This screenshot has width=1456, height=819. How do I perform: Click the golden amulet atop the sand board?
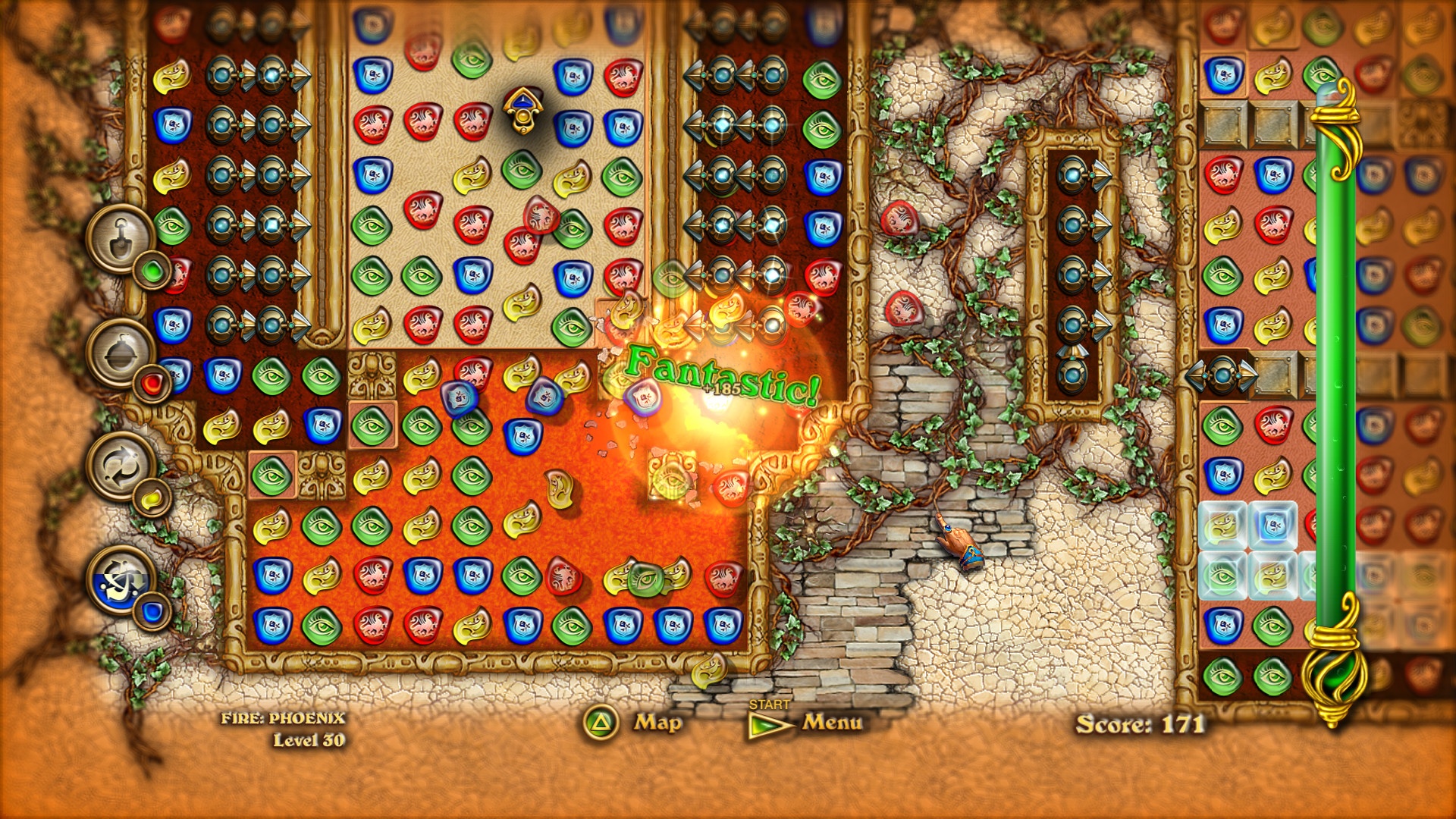(x=523, y=110)
